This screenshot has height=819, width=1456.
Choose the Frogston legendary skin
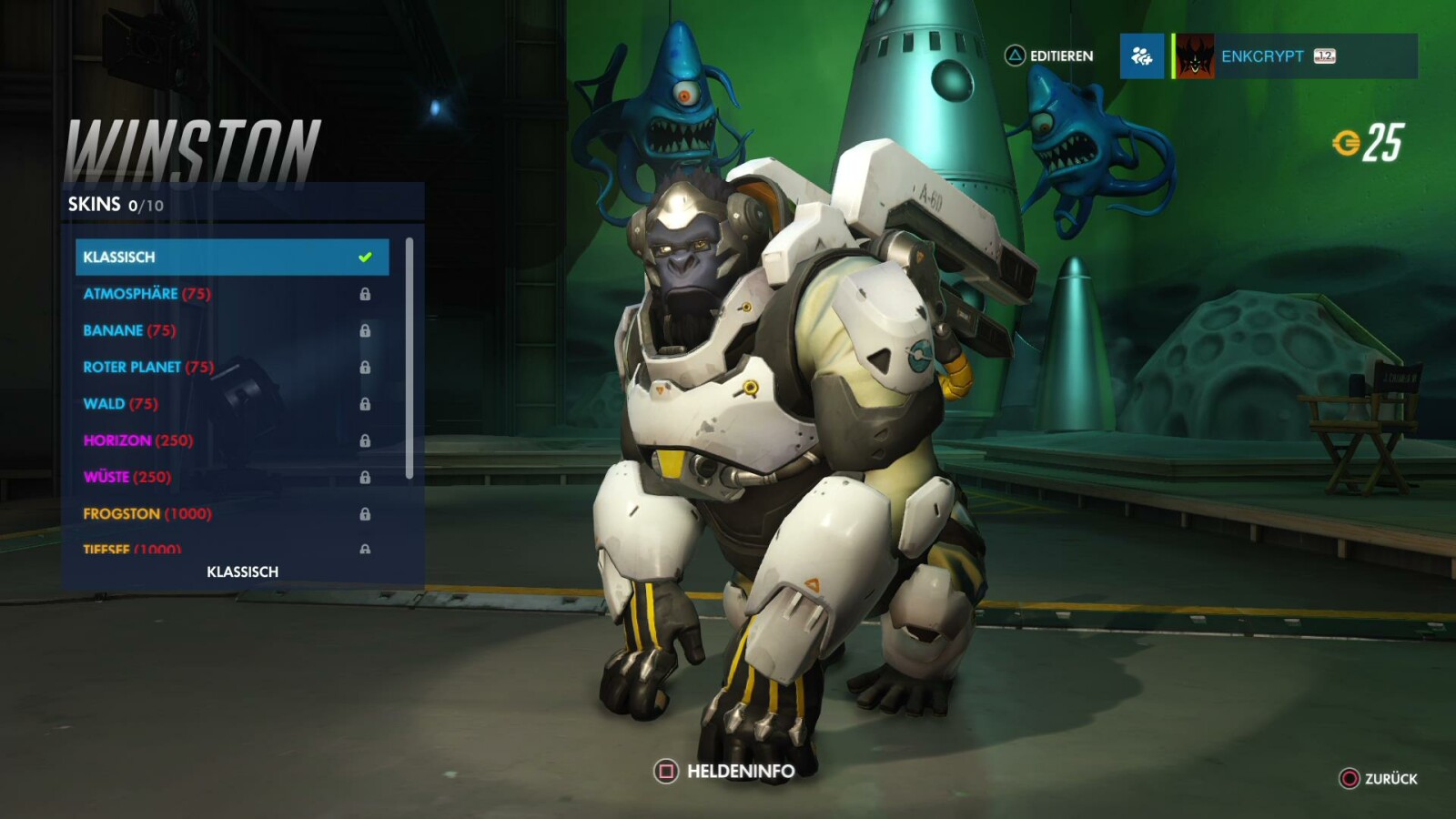tap(231, 513)
